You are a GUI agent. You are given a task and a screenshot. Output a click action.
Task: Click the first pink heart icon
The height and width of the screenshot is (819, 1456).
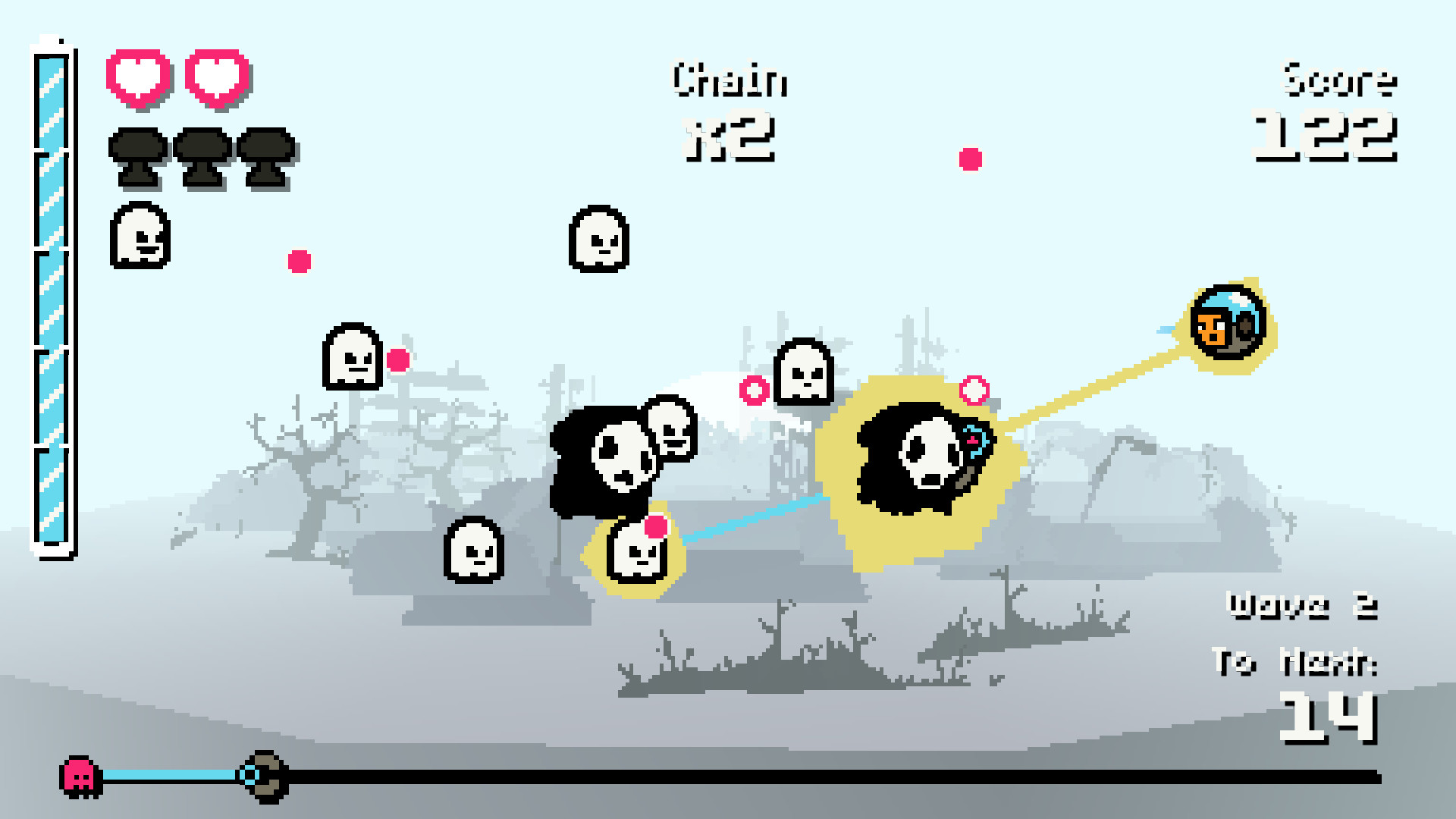(x=139, y=76)
